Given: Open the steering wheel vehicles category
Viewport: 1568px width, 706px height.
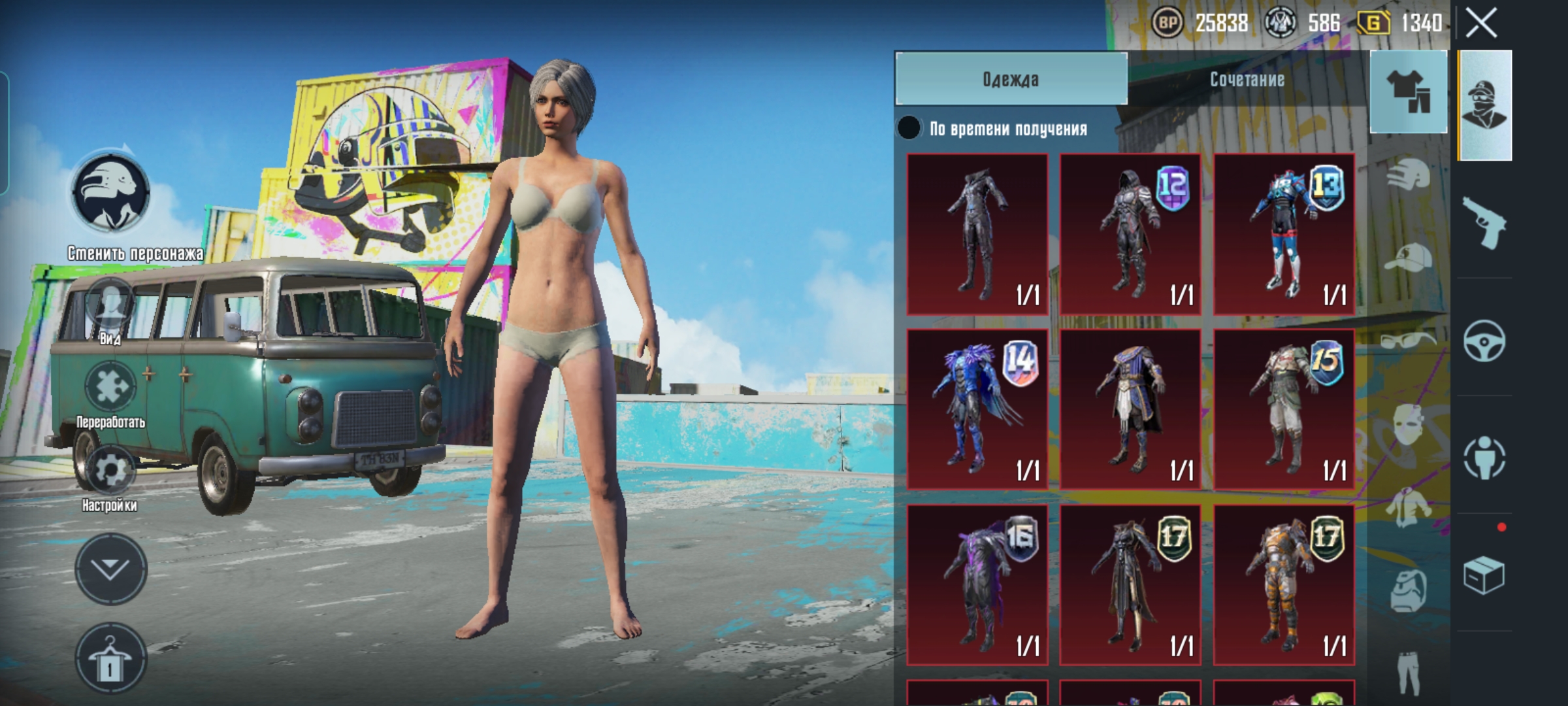Looking at the screenshot, I should point(1484,340).
